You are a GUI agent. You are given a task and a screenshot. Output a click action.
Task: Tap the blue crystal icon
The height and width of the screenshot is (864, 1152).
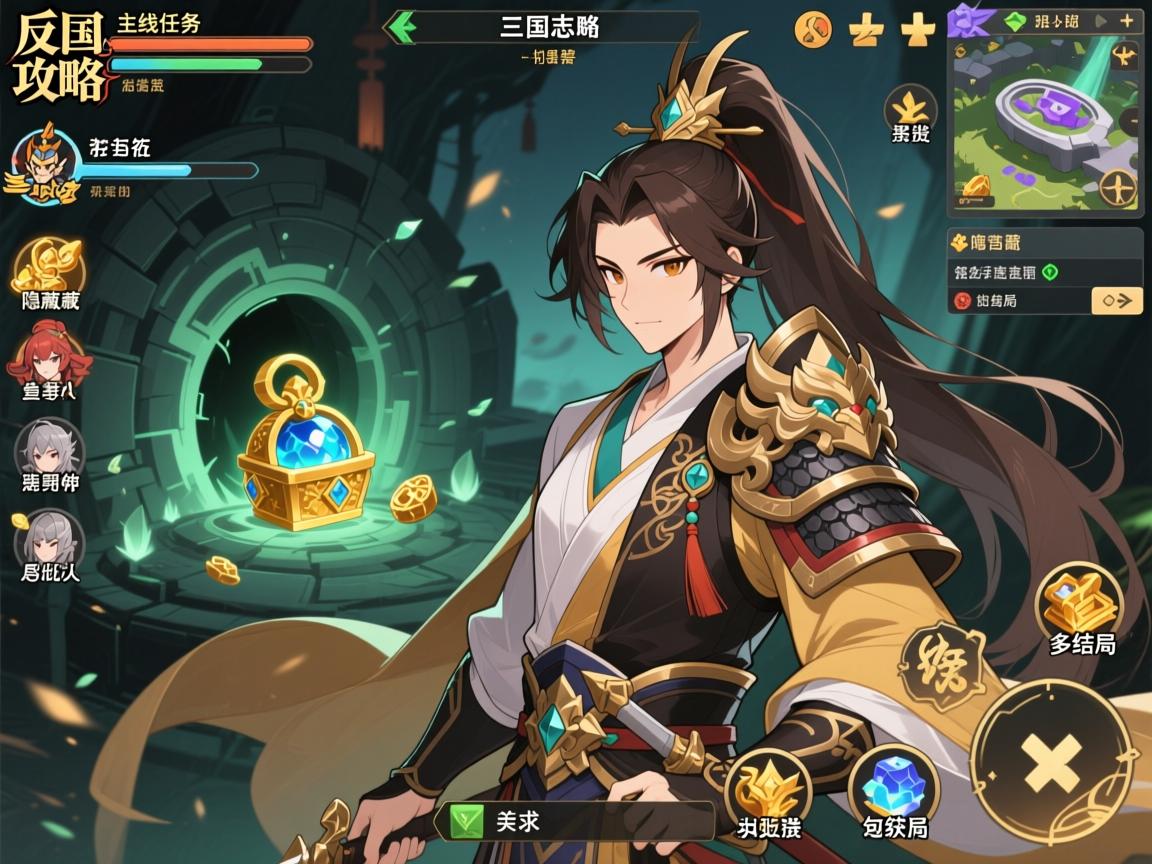pyautogui.click(x=893, y=786)
